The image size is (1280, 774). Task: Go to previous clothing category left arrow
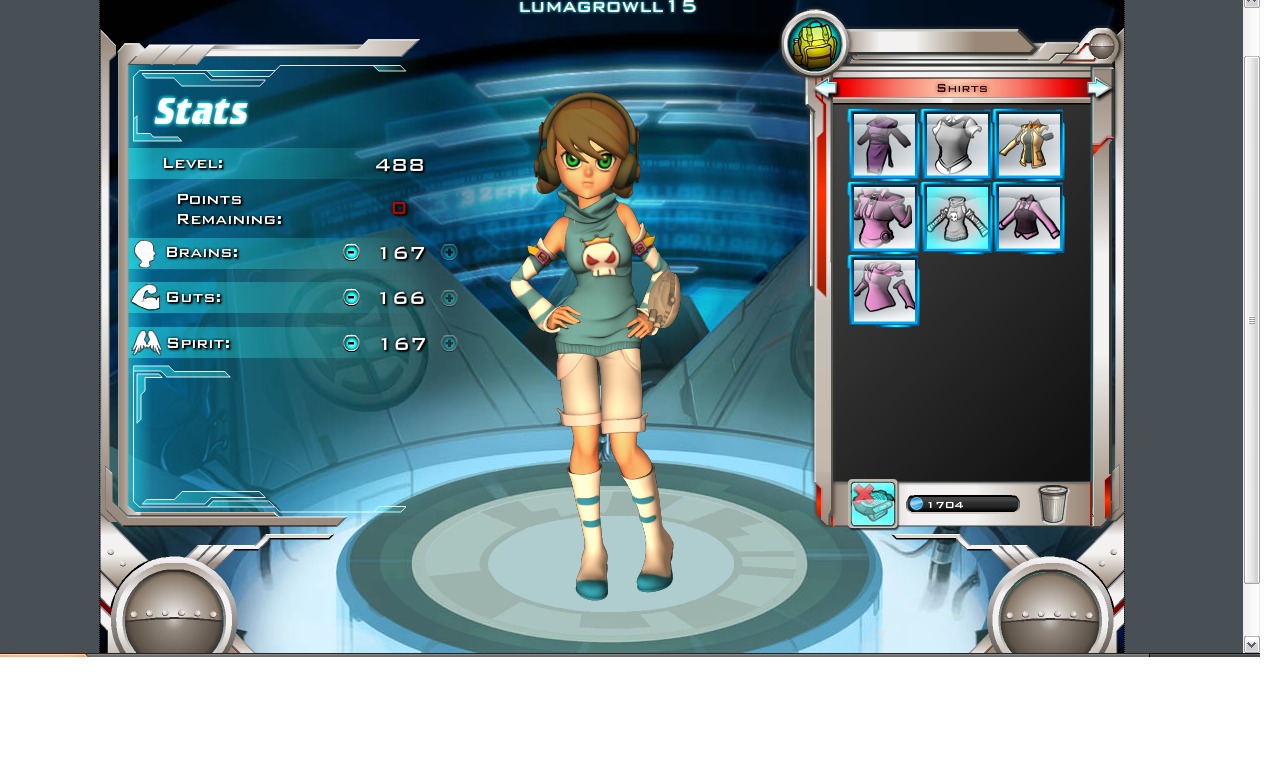(825, 89)
